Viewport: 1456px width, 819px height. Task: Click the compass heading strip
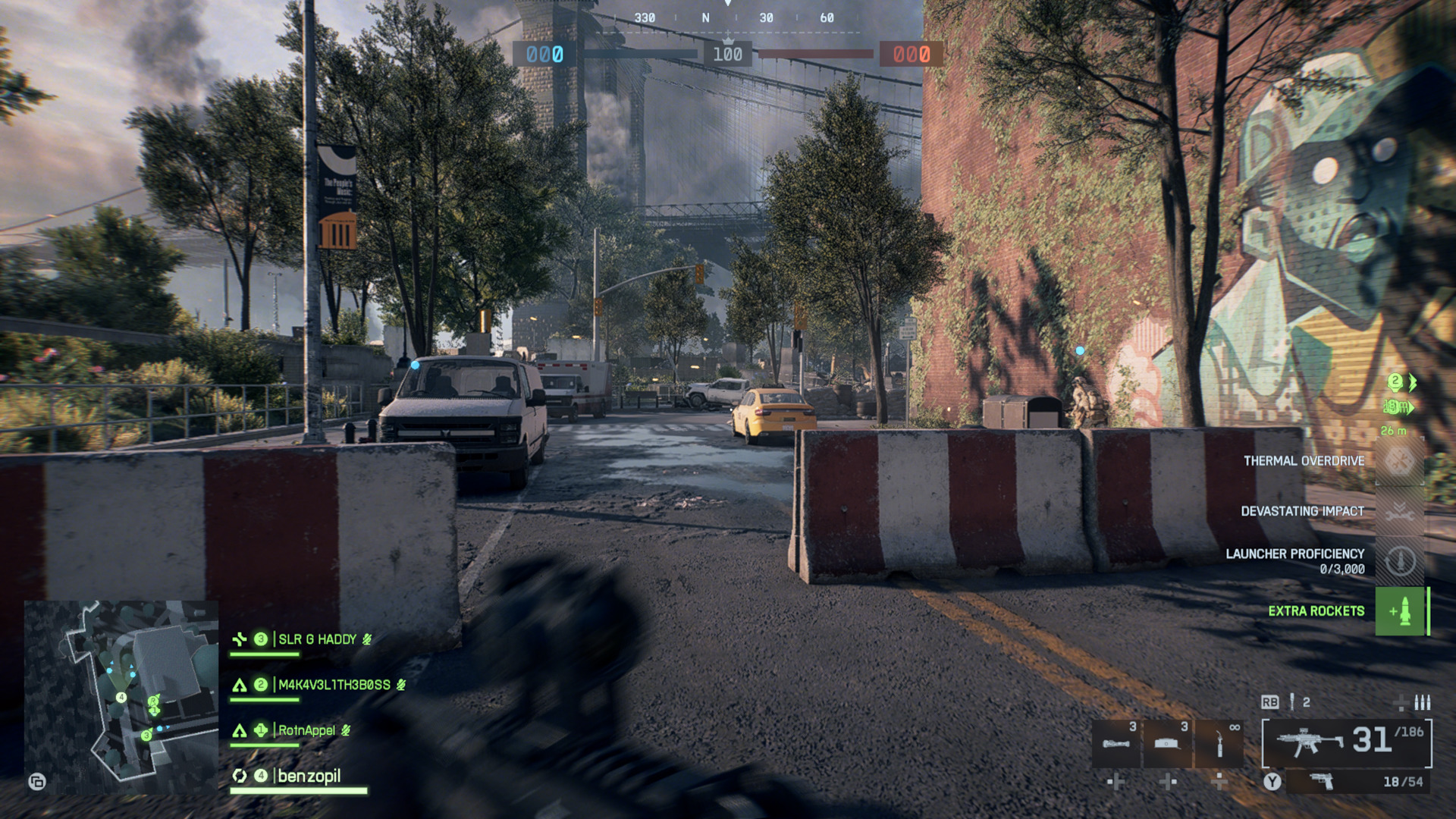point(728,18)
